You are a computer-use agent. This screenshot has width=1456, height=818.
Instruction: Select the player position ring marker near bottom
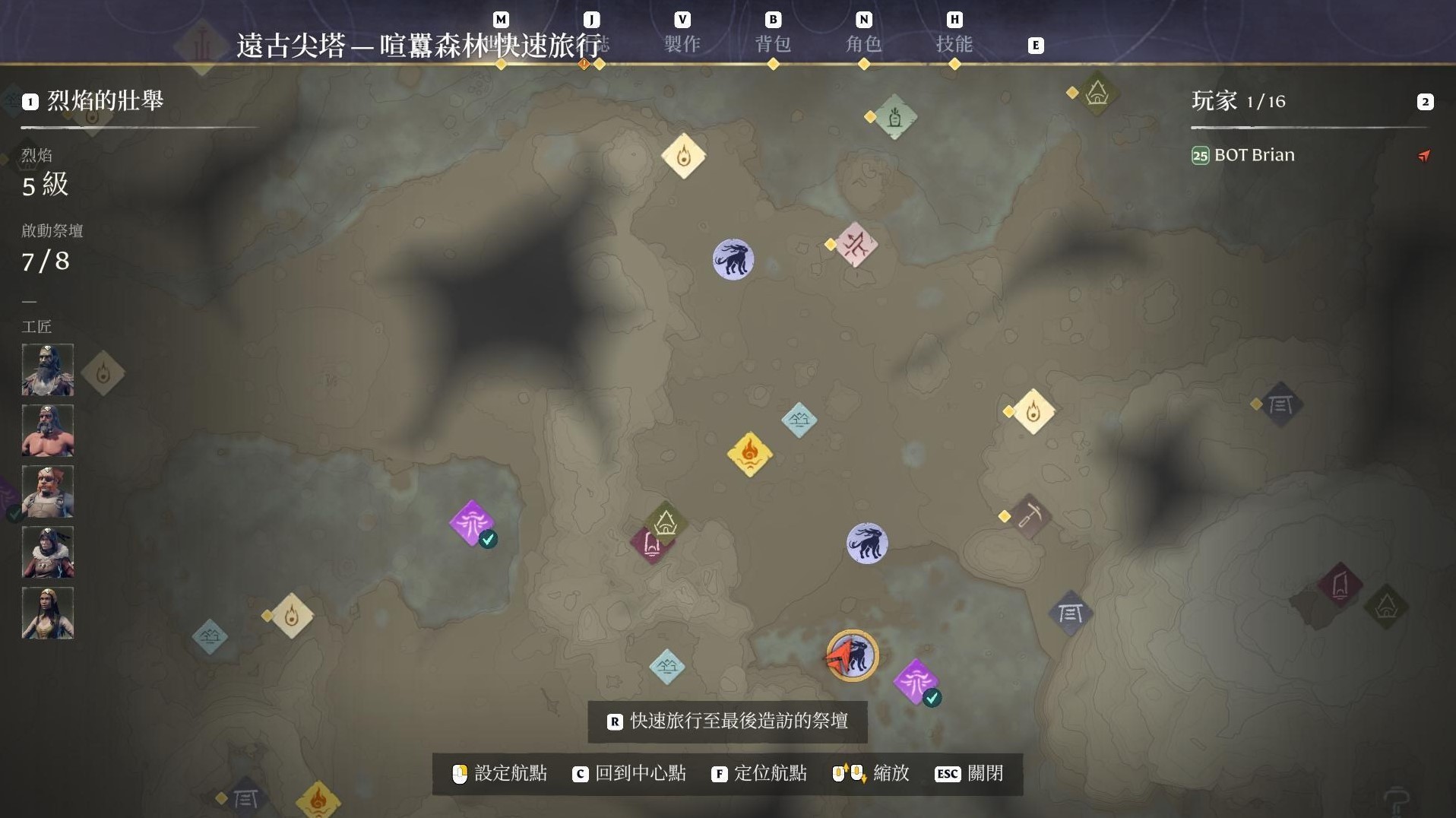point(853,655)
